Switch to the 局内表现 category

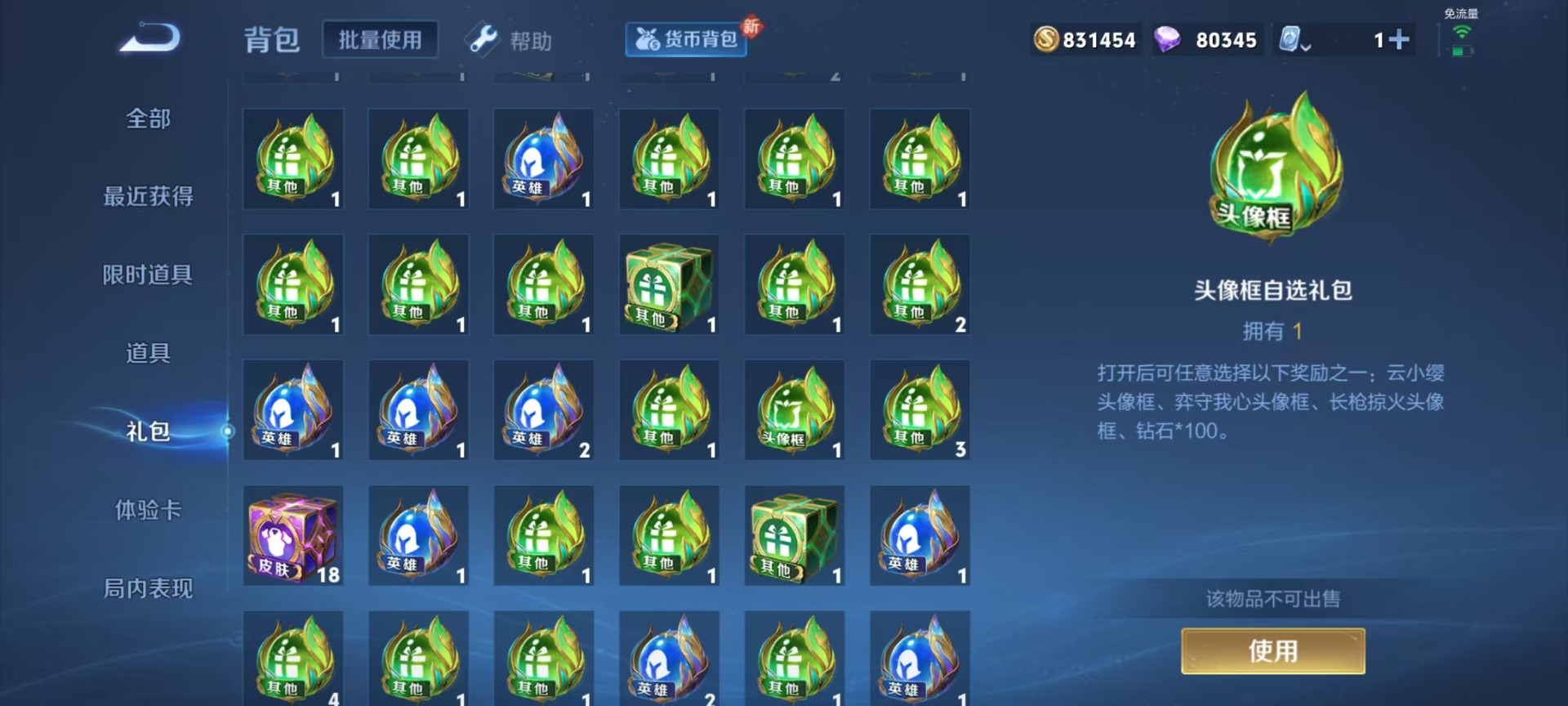[148, 588]
